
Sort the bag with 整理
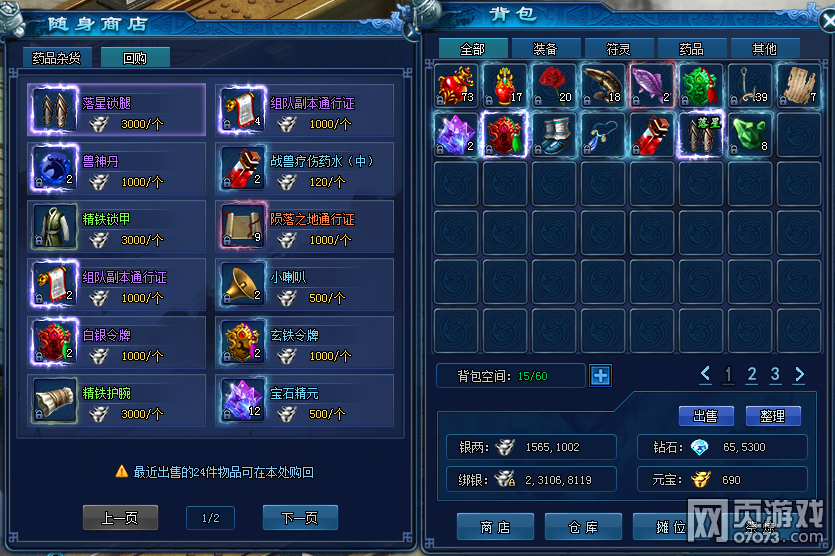pyautogui.click(x=772, y=416)
